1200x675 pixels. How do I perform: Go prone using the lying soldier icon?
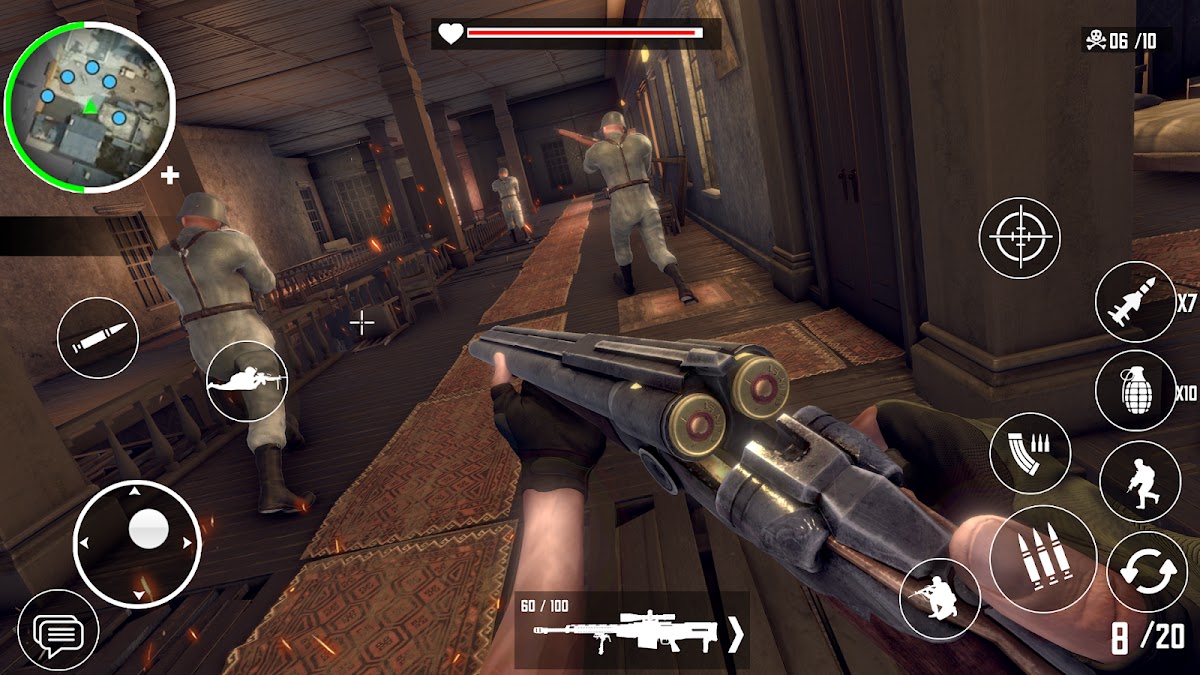[x=247, y=381]
